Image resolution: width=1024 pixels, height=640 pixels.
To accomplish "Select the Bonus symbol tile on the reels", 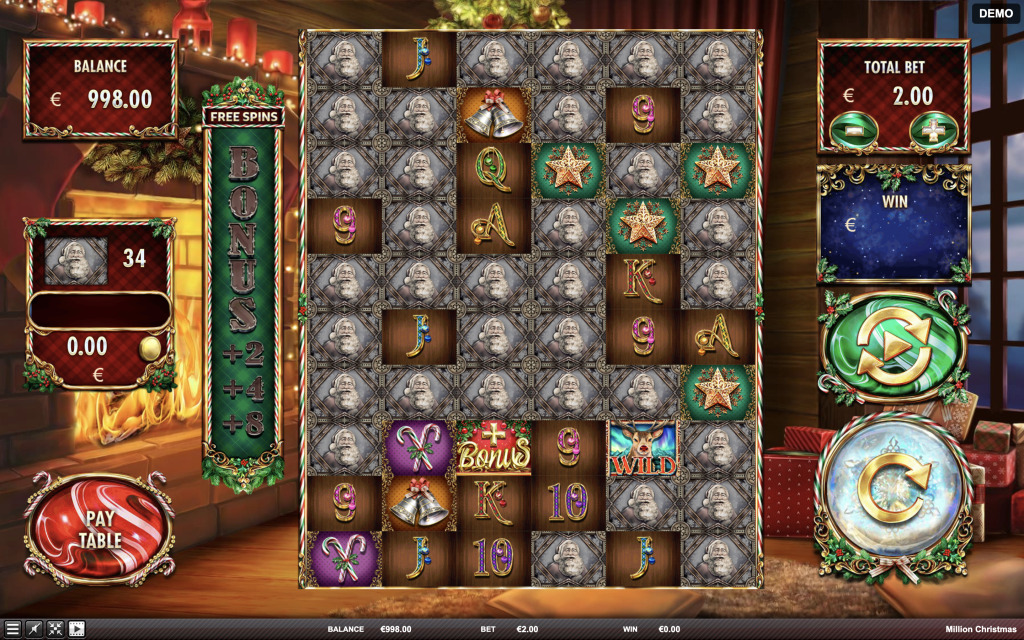I will coord(493,447).
